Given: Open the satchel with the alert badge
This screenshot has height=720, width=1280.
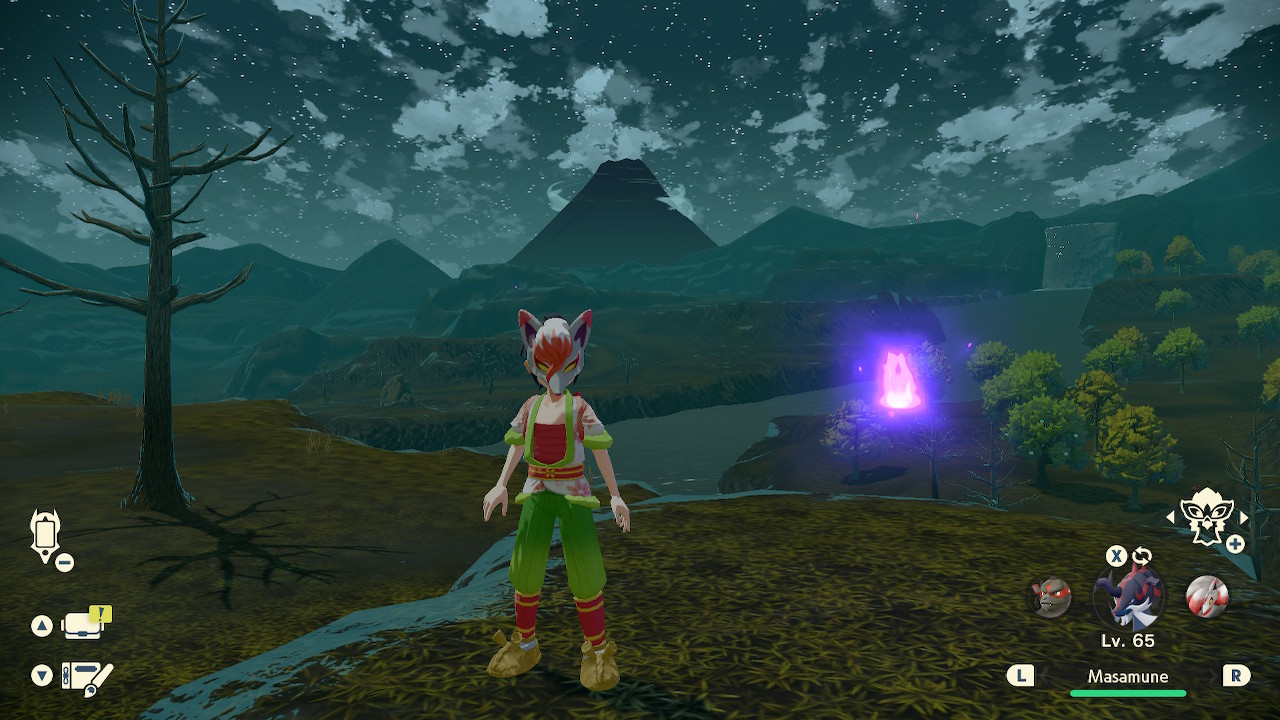Looking at the screenshot, I should coord(84,625).
